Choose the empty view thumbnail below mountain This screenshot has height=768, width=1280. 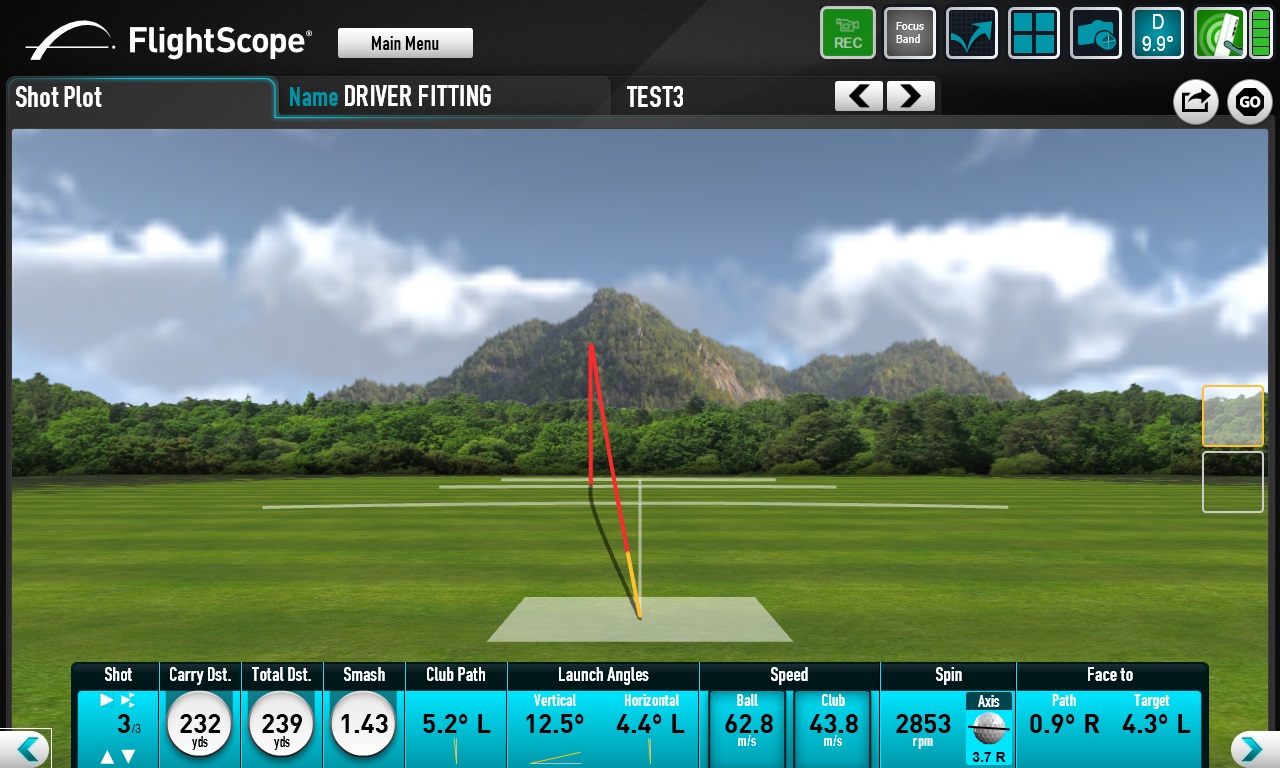[x=1232, y=482]
